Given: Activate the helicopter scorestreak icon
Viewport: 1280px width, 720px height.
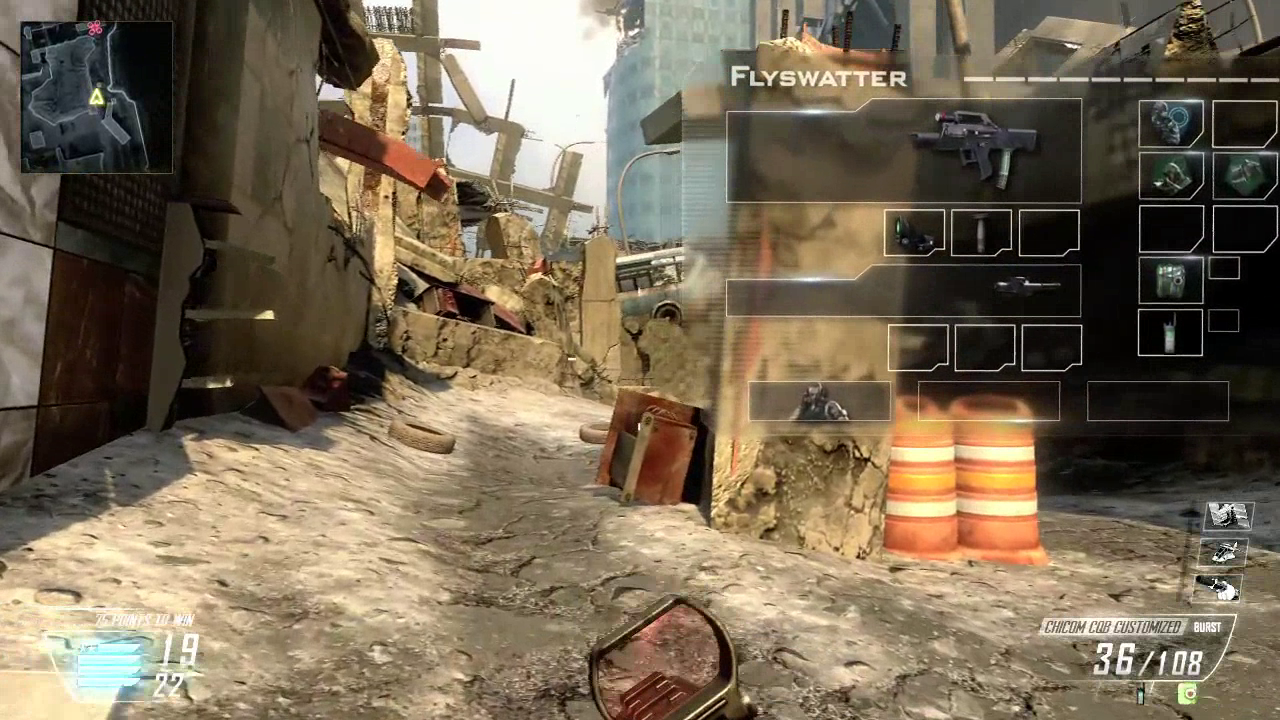Looking at the screenshot, I should (x=1226, y=552).
